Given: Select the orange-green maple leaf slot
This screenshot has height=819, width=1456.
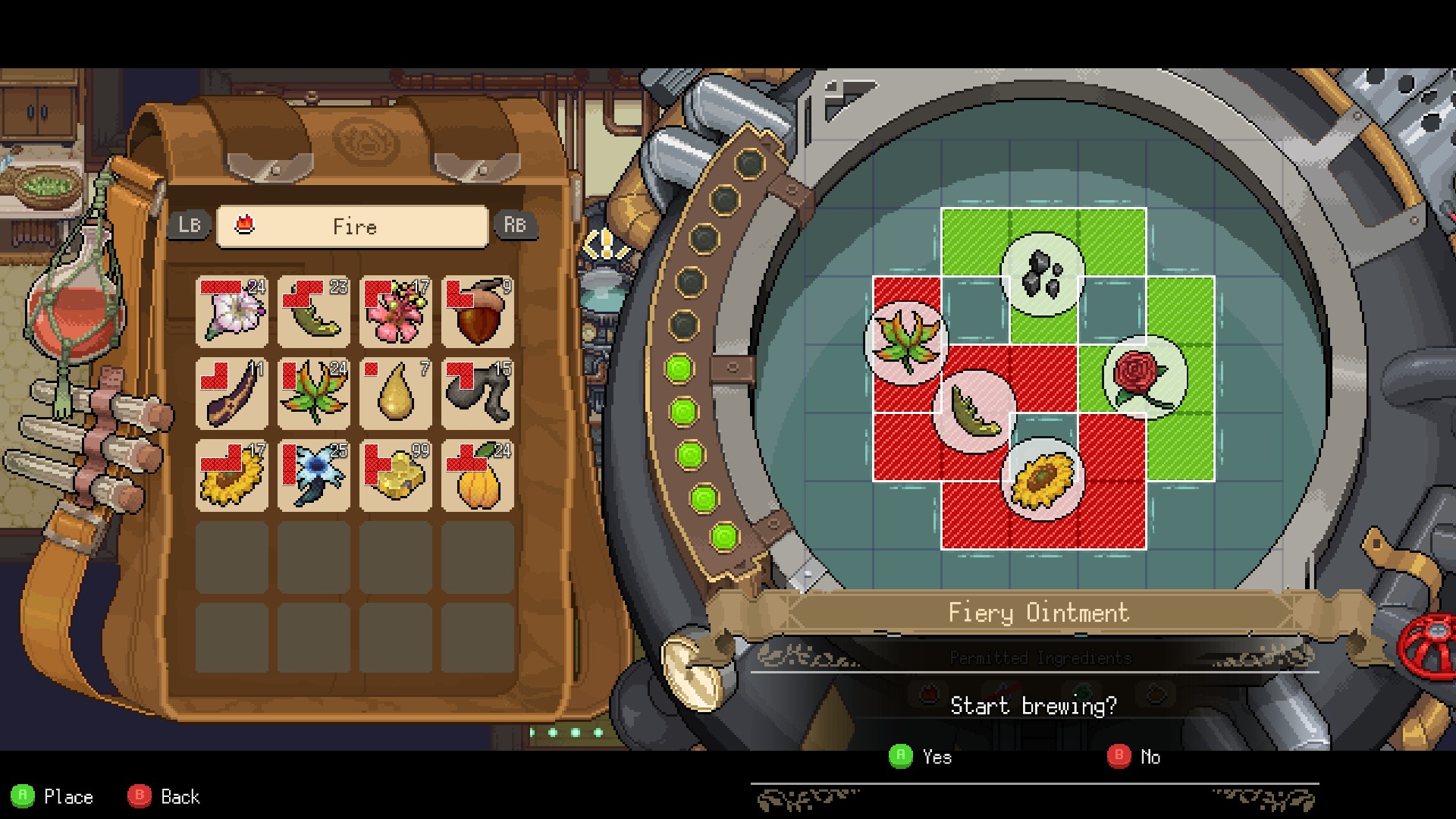Looking at the screenshot, I should pos(314,394).
